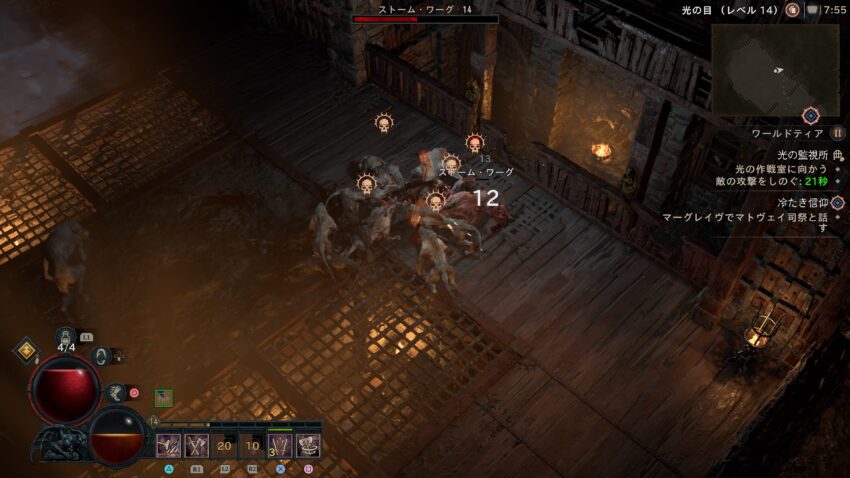Inspect the green-bordered buff icon
850x478 pixels.
163,397
